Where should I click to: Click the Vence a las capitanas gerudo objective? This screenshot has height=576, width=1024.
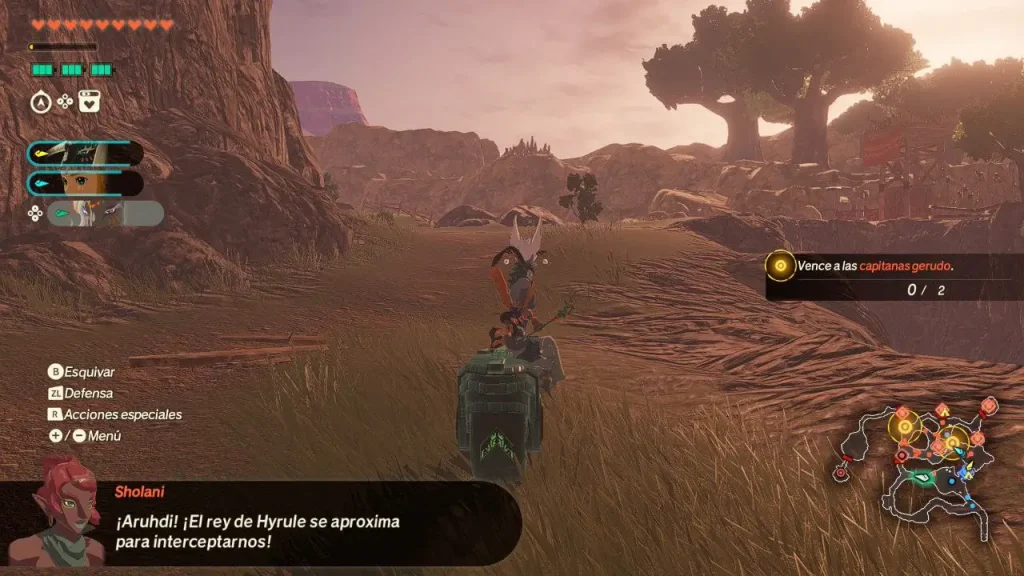click(874, 266)
